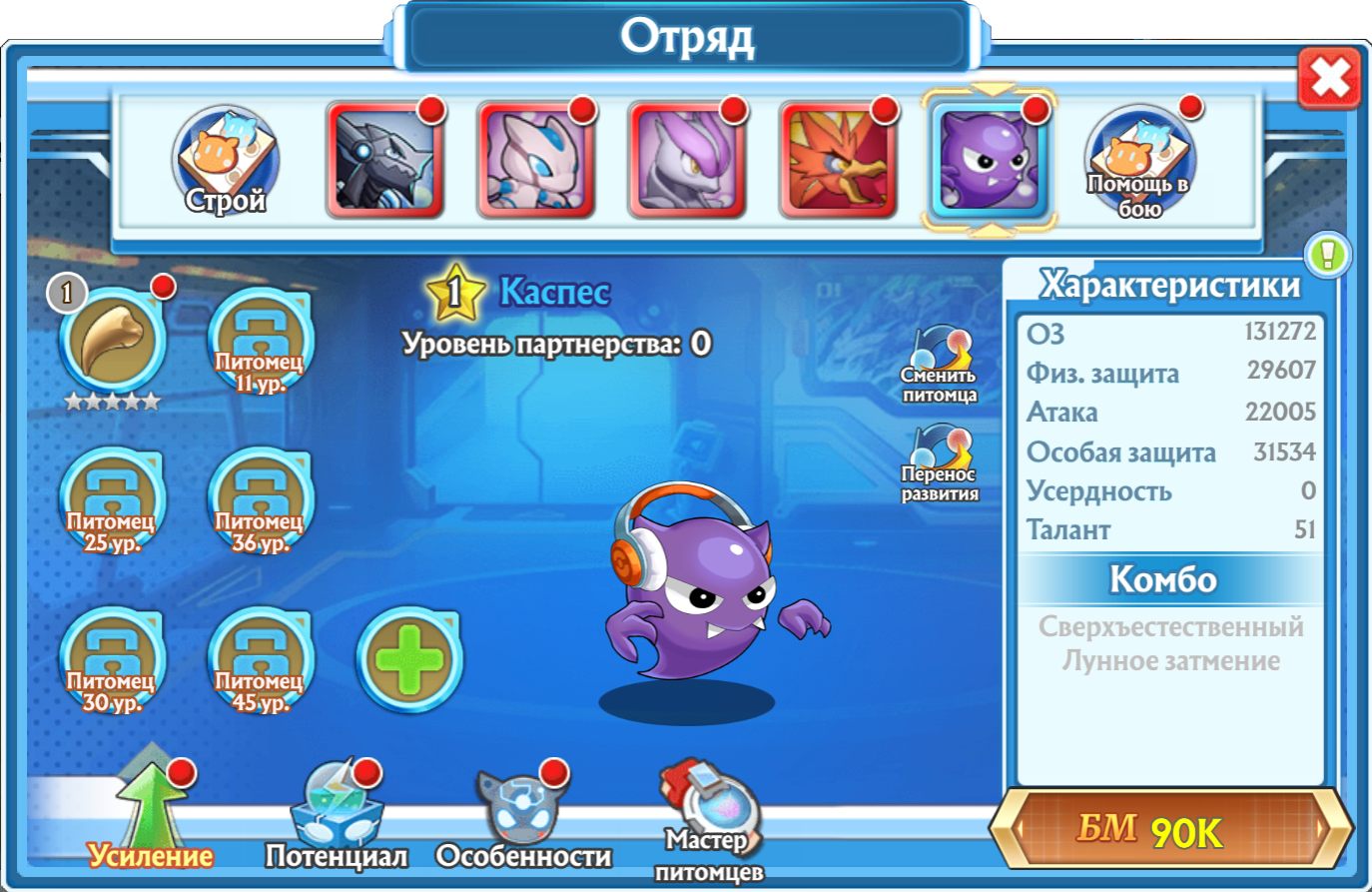The height and width of the screenshot is (892, 1372).
Task: Click the locked Питомец 45 ur. slot
Action: [260, 660]
